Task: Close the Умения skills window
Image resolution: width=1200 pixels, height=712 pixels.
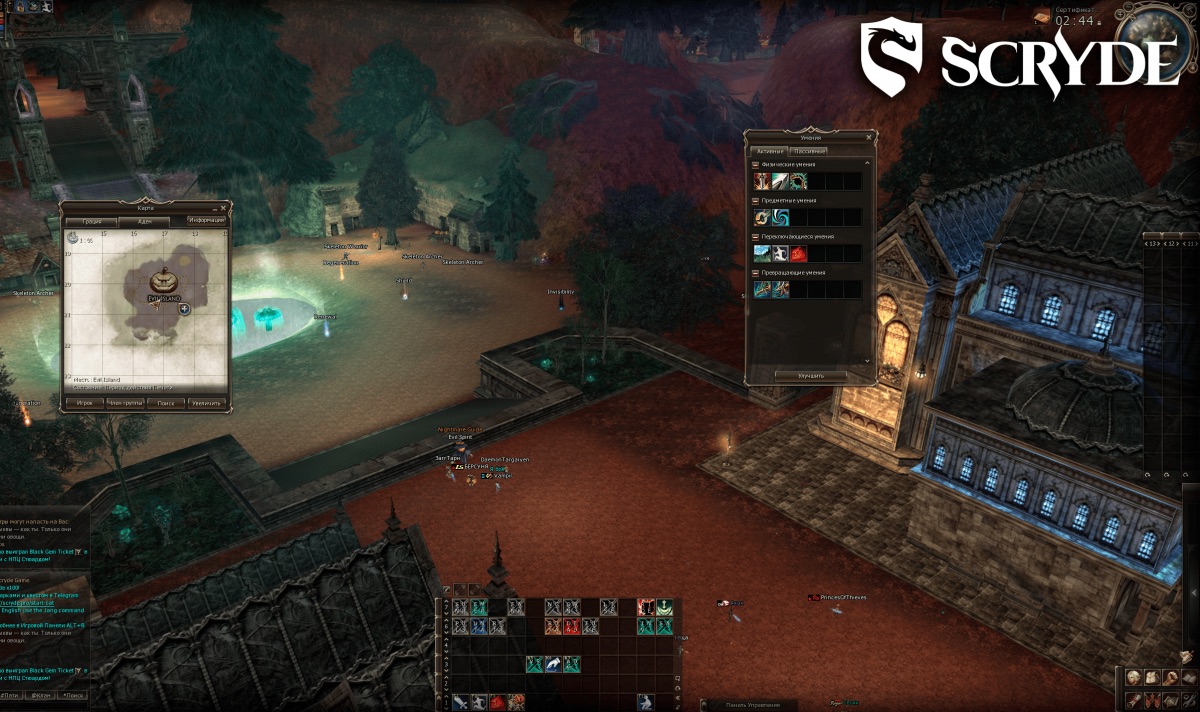Action: [x=869, y=136]
